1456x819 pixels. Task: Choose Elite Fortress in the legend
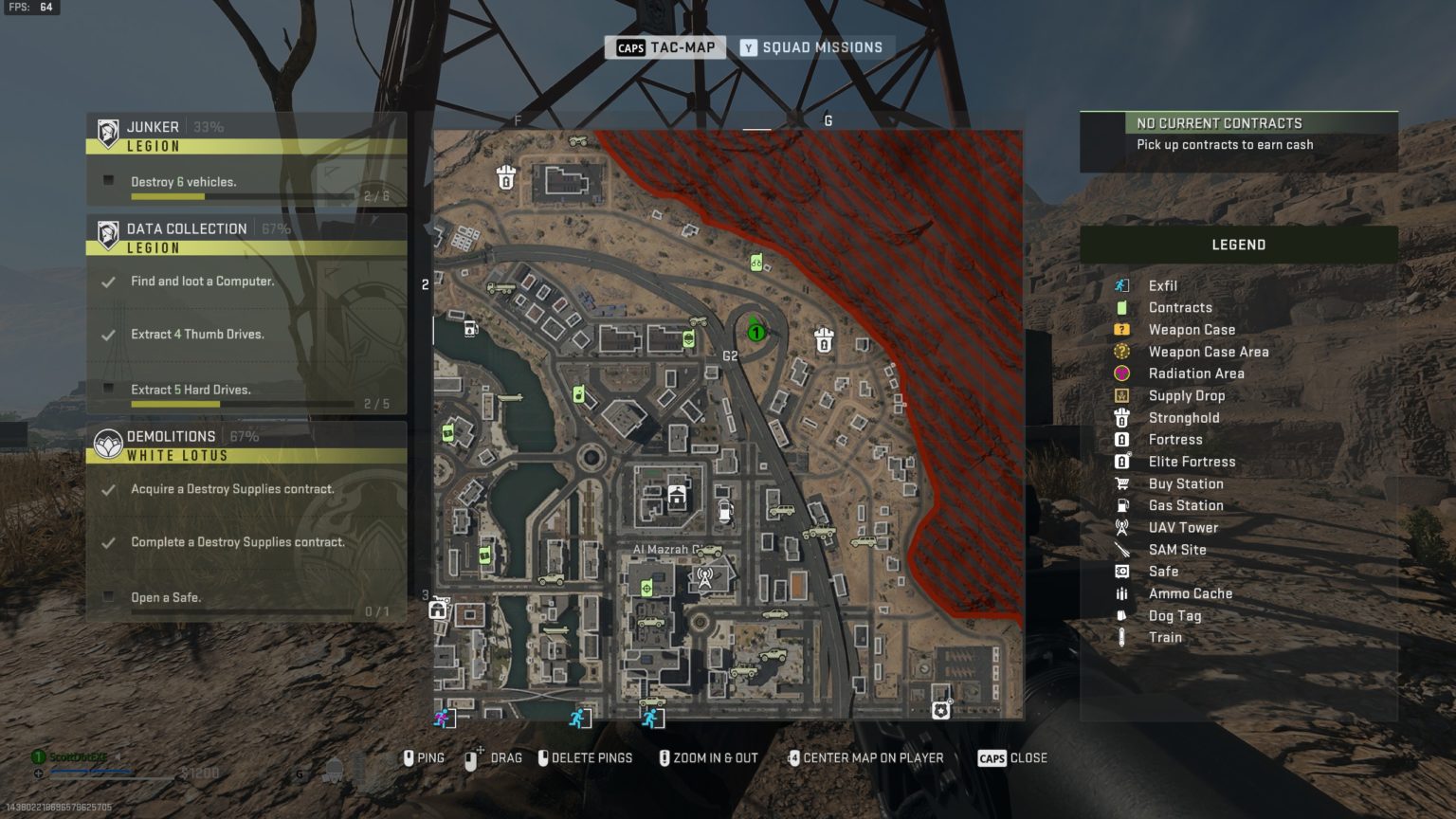tap(1192, 462)
